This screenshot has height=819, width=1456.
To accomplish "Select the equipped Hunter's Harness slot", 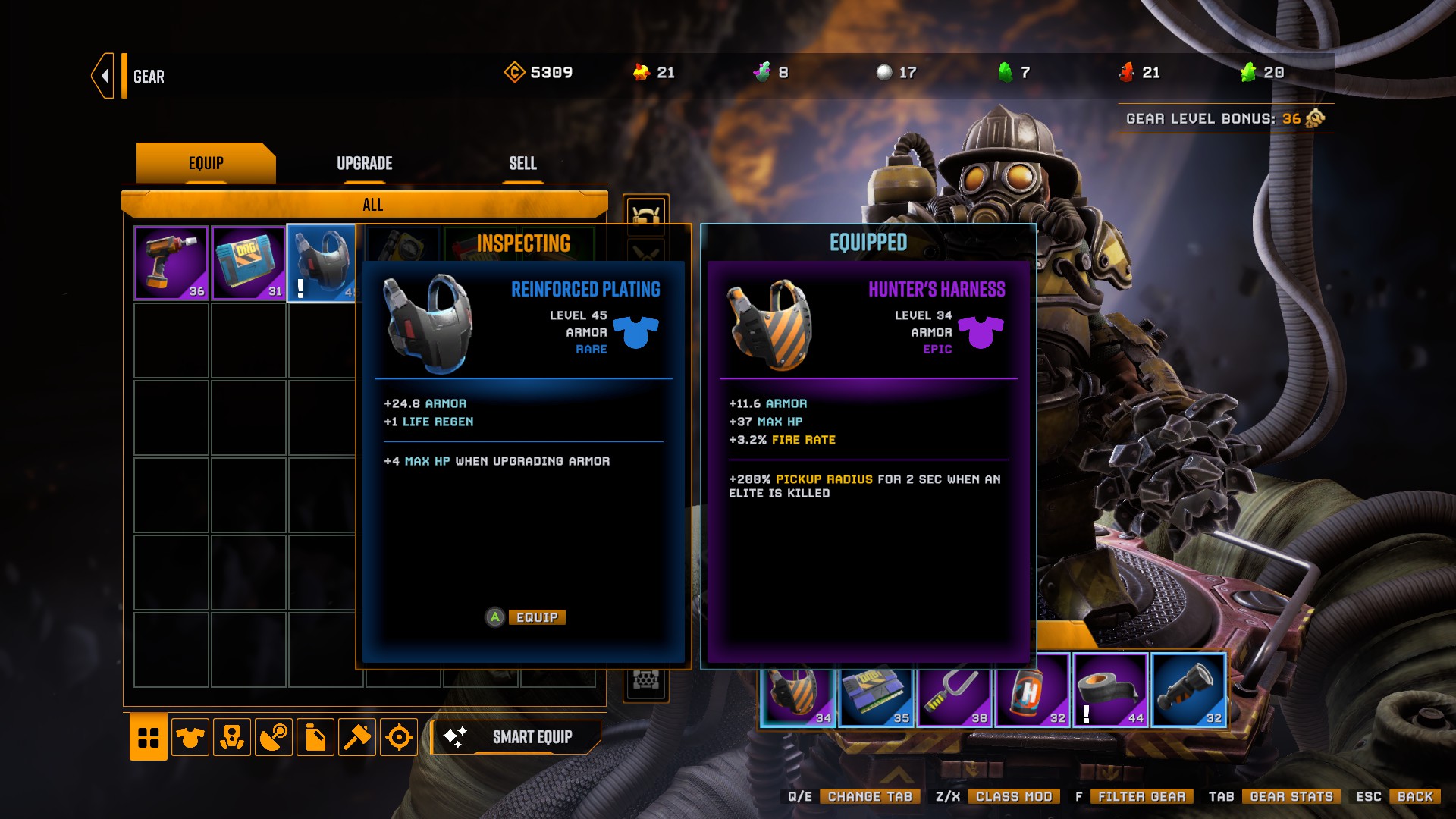I will pyautogui.click(x=798, y=692).
